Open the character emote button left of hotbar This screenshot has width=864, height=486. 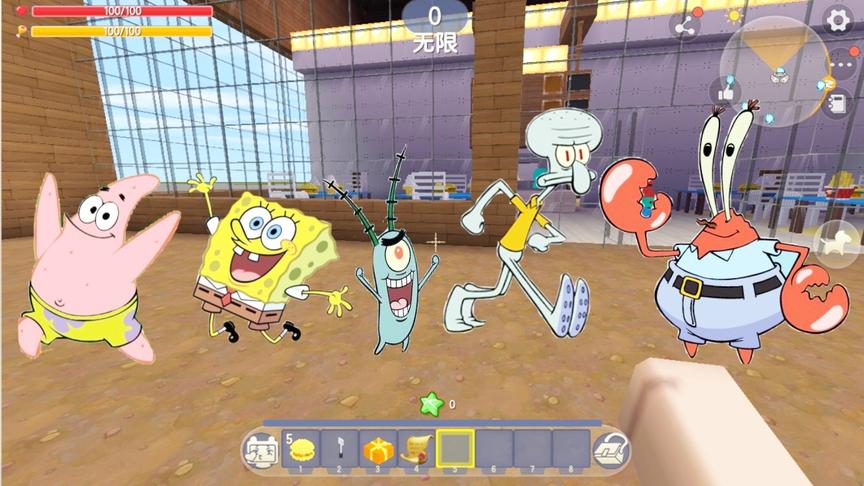pos(260,451)
